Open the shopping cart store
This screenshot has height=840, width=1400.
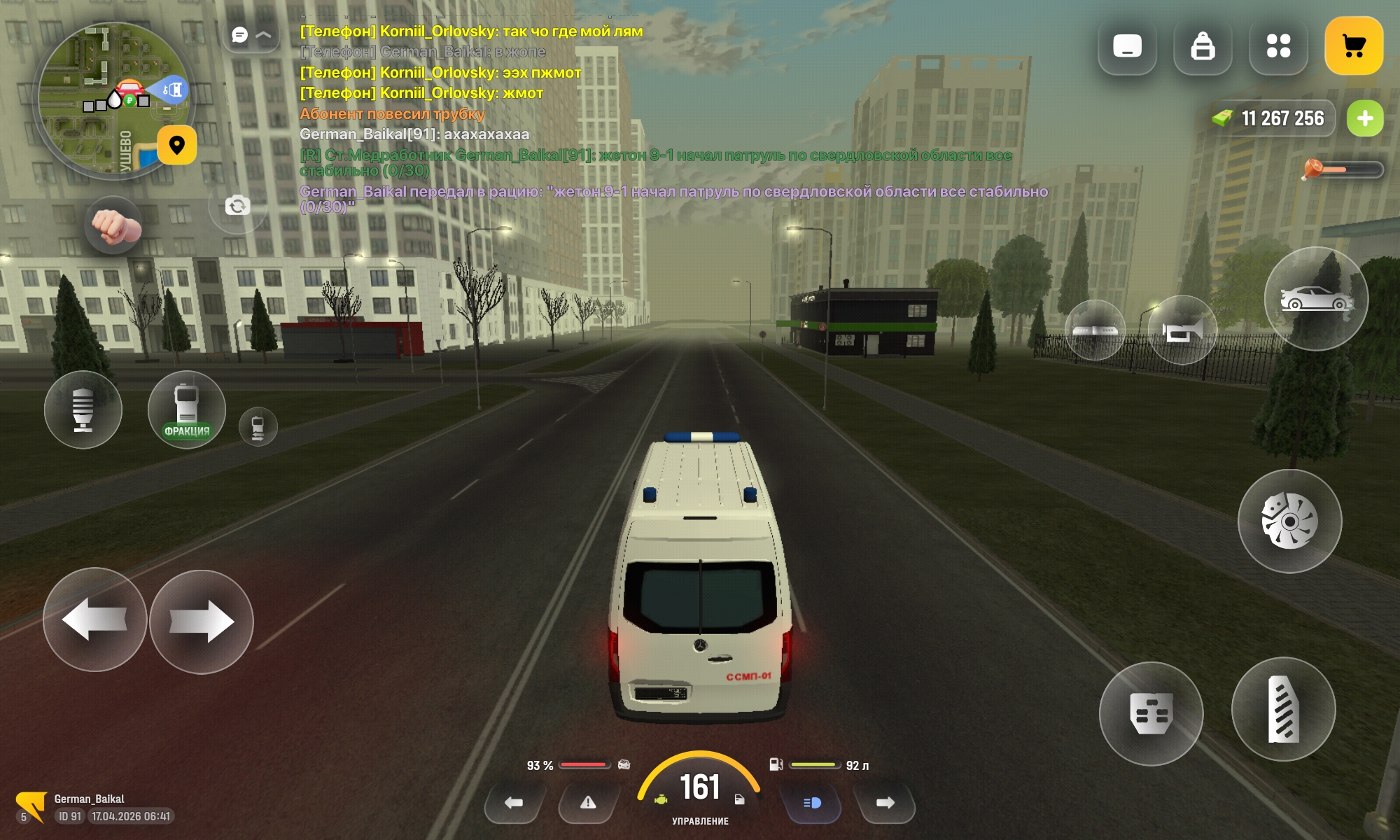[x=1354, y=46]
